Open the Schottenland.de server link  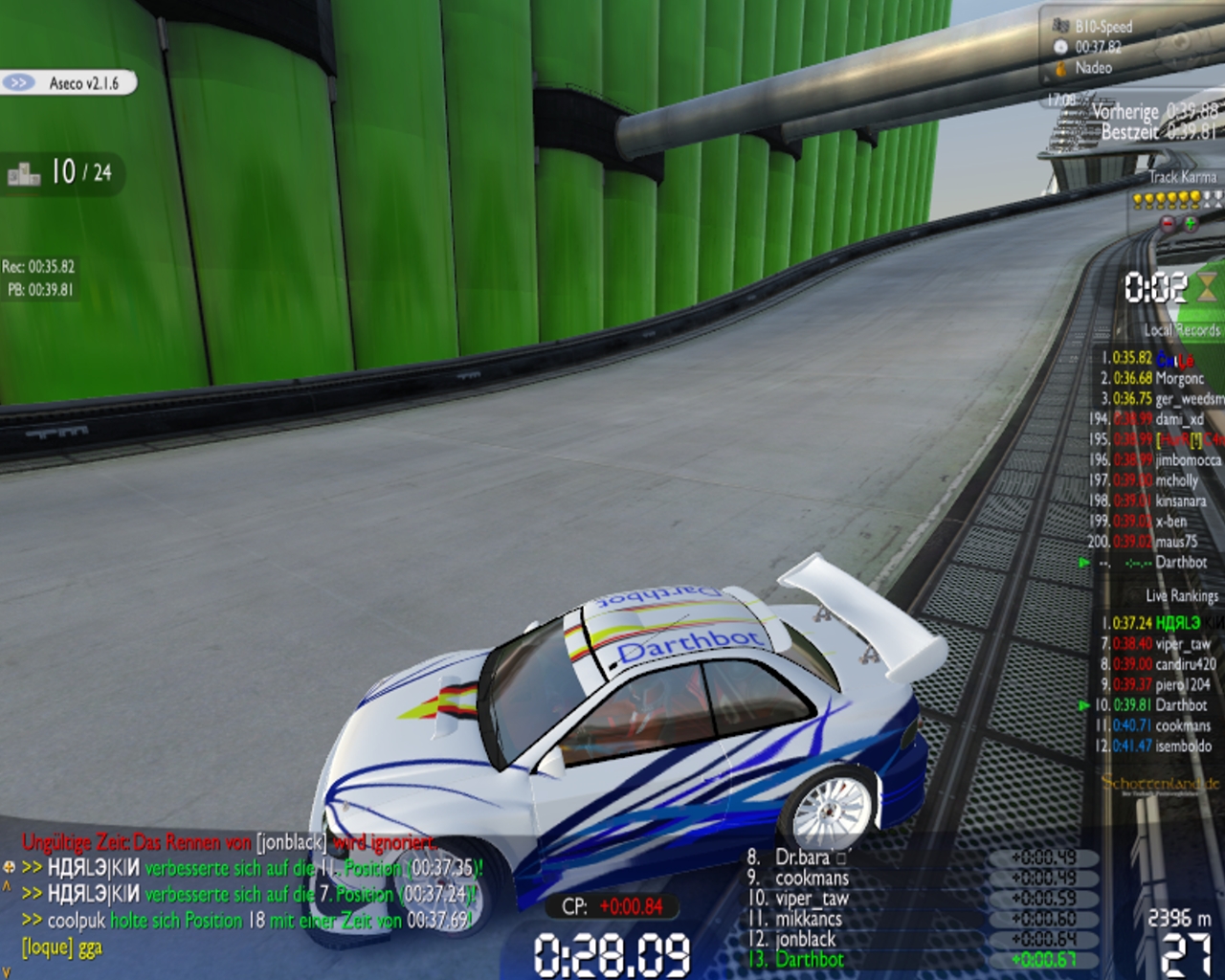[1161, 785]
